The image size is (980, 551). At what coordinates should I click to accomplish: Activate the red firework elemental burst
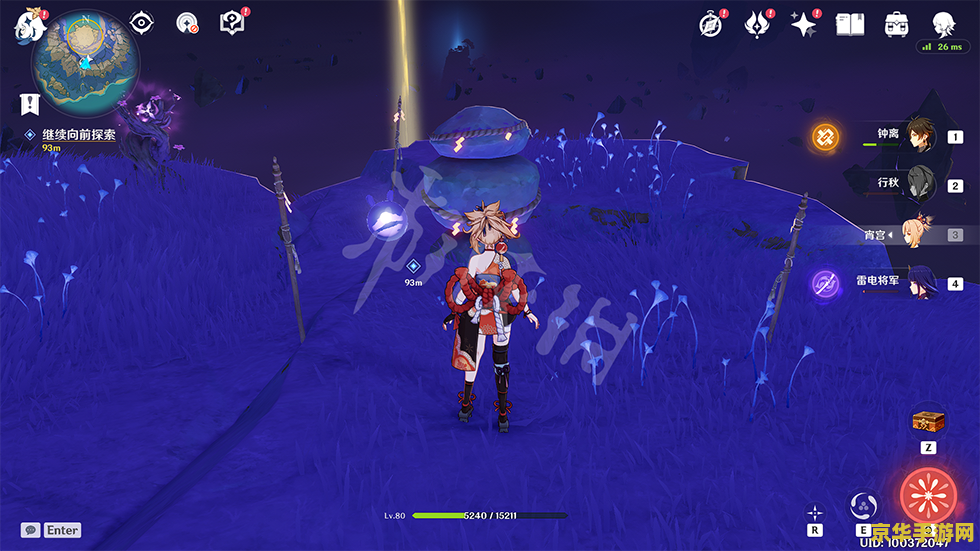(928, 496)
